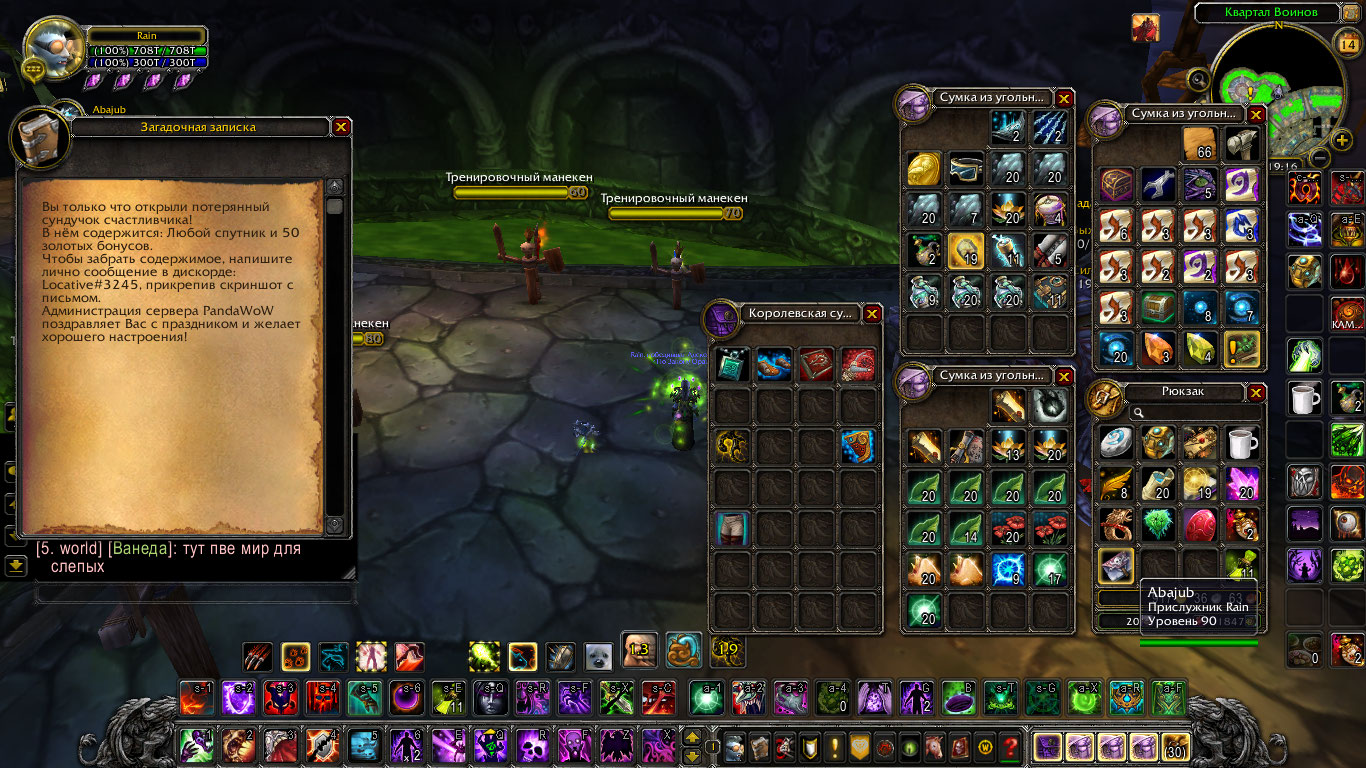1366x768 pixels.
Task: Open the red question mark help button
Action: point(1010,746)
